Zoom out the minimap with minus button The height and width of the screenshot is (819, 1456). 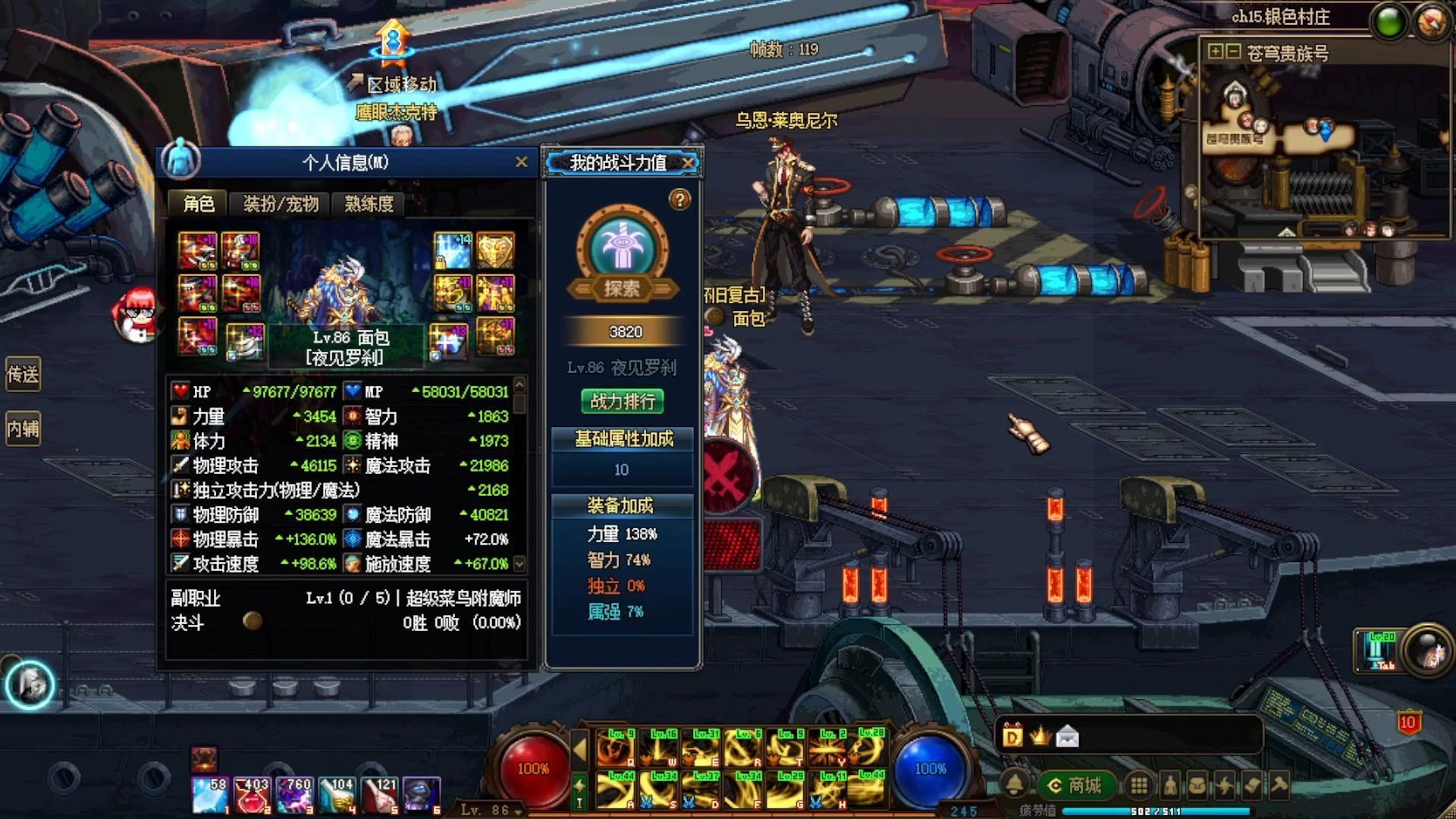1233,52
